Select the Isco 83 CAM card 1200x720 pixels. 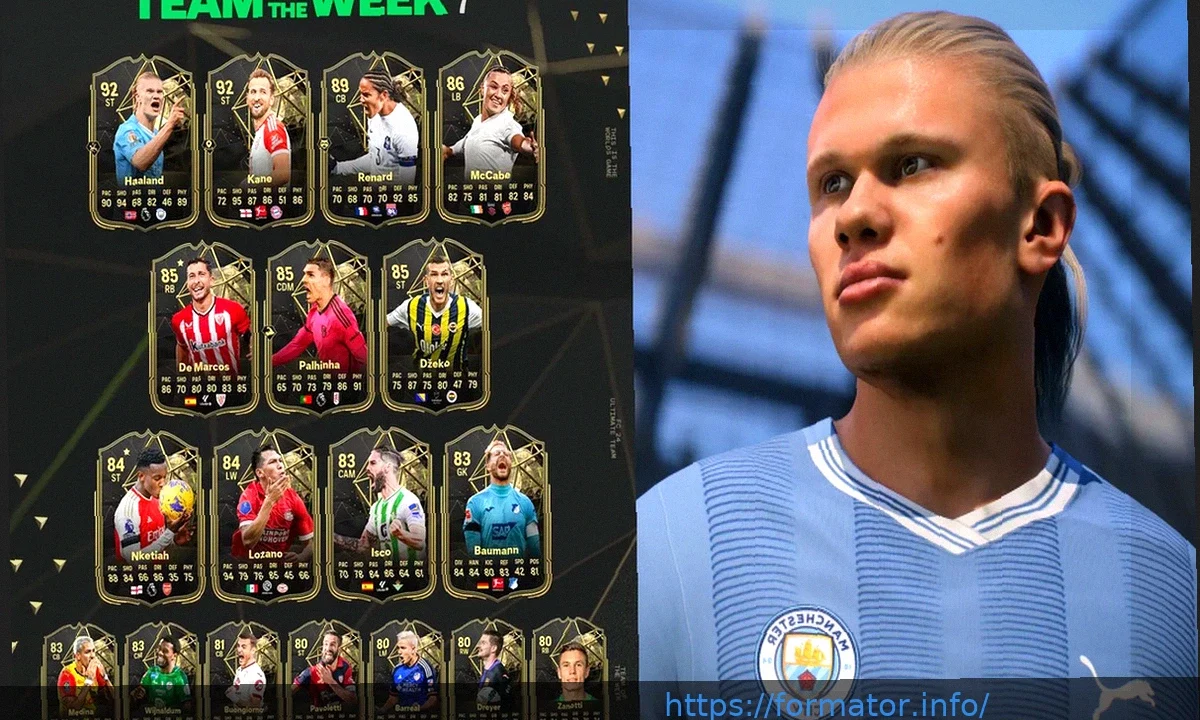point(381,515)
